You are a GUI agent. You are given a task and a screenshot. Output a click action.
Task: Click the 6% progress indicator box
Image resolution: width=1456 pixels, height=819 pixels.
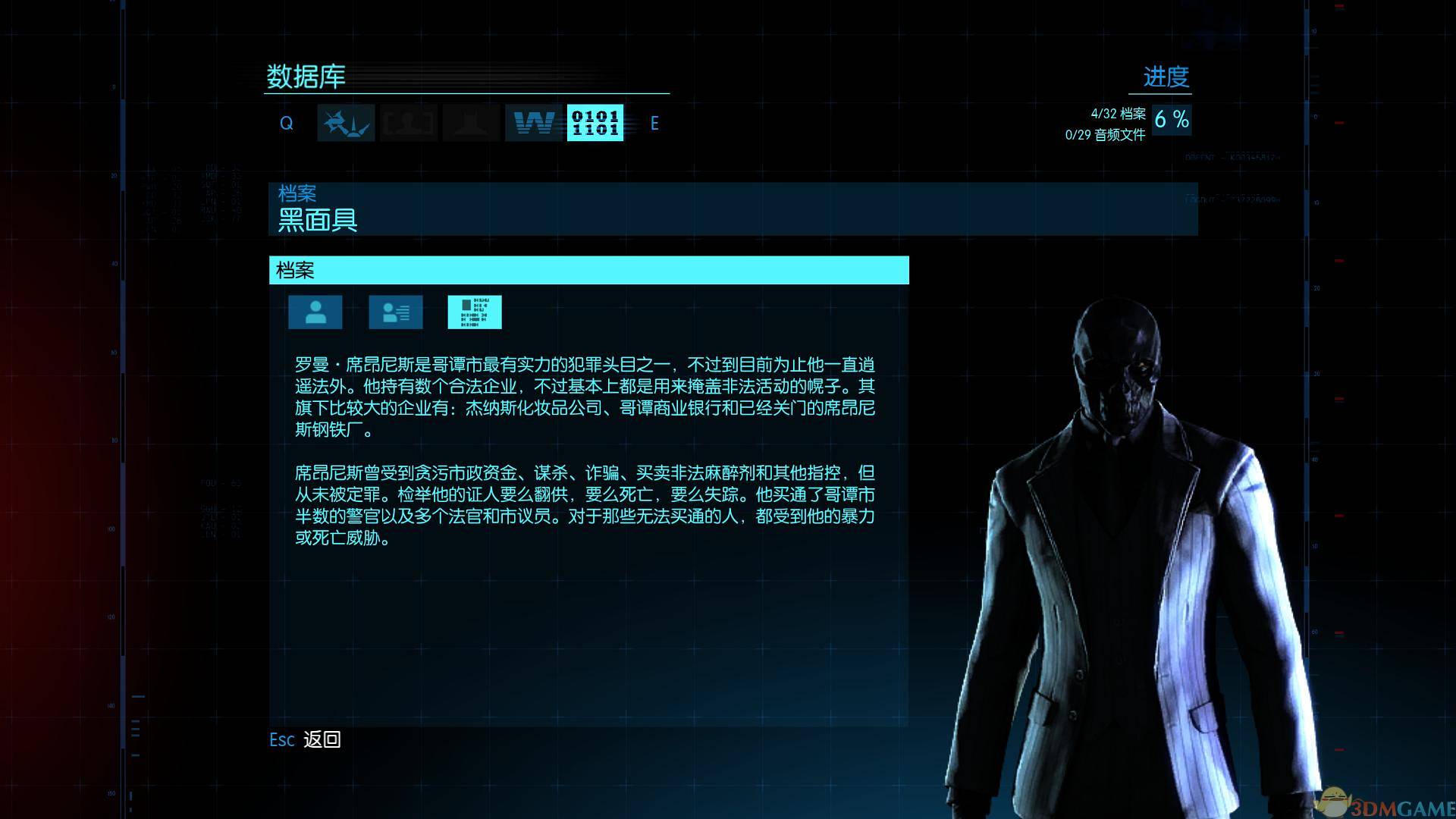[1172, 119]
